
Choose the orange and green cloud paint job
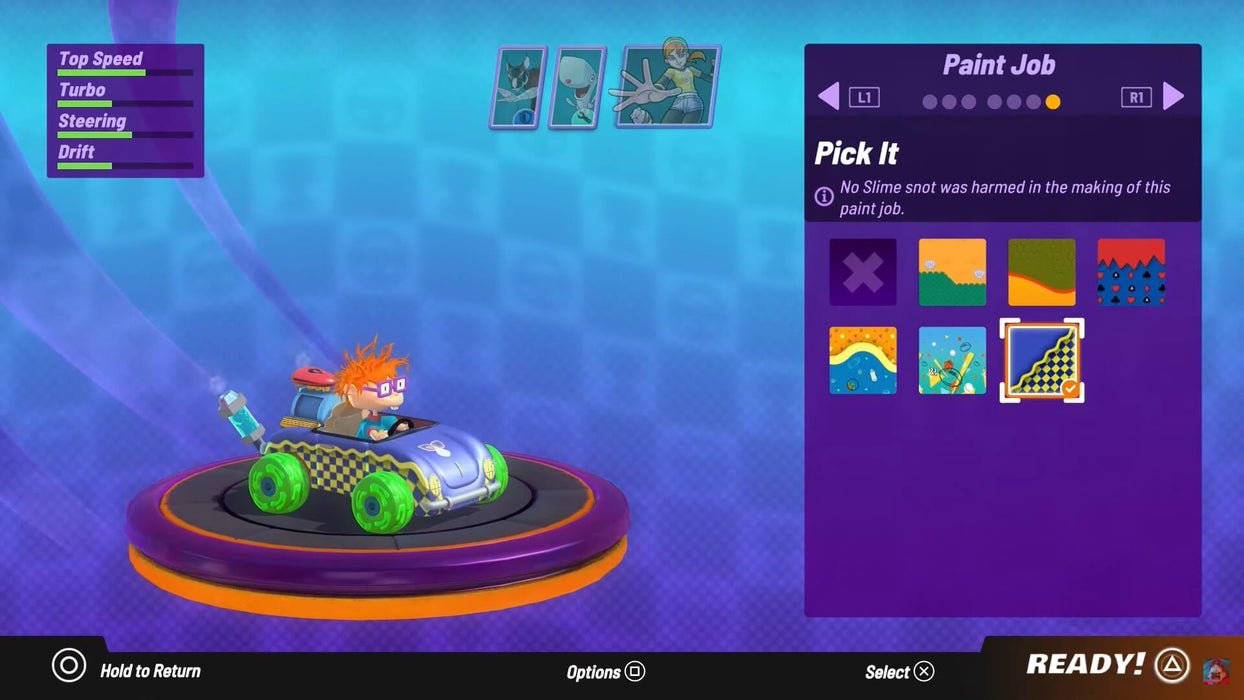point(952,272)
